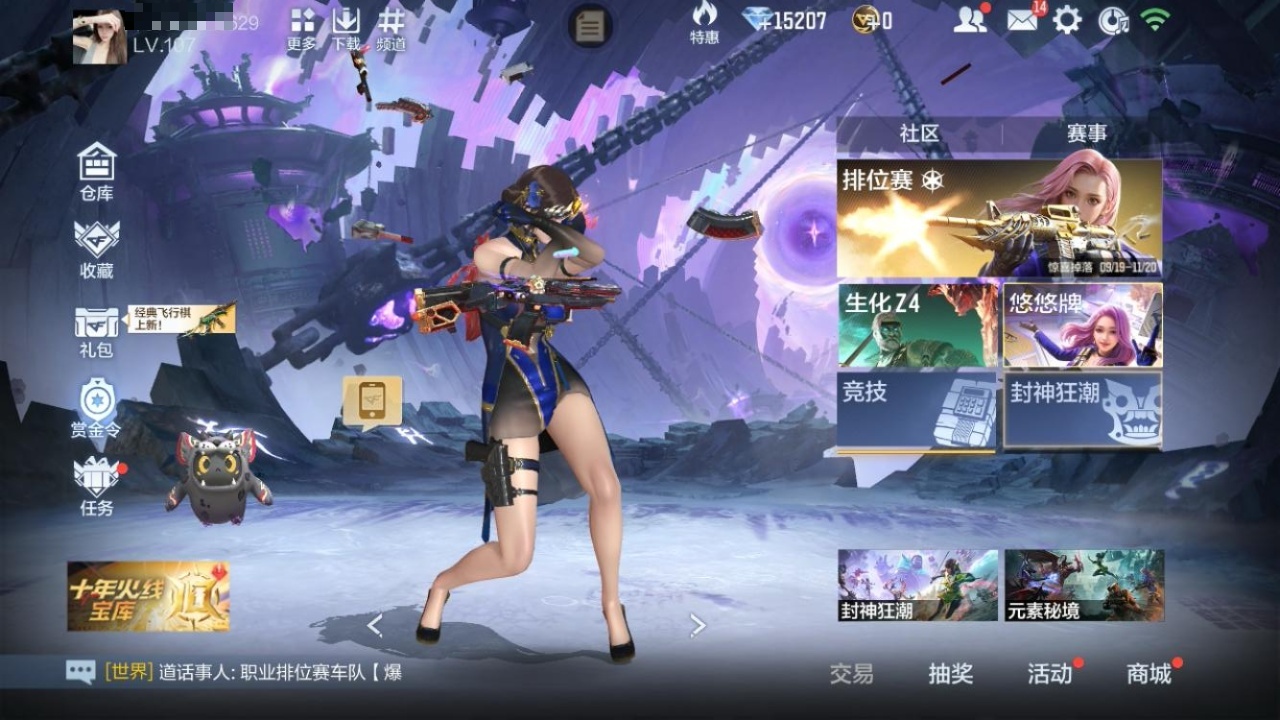Switch to the 赛事 esports tab
This screenshot has height=720, width=1280.
(1086, 133)
